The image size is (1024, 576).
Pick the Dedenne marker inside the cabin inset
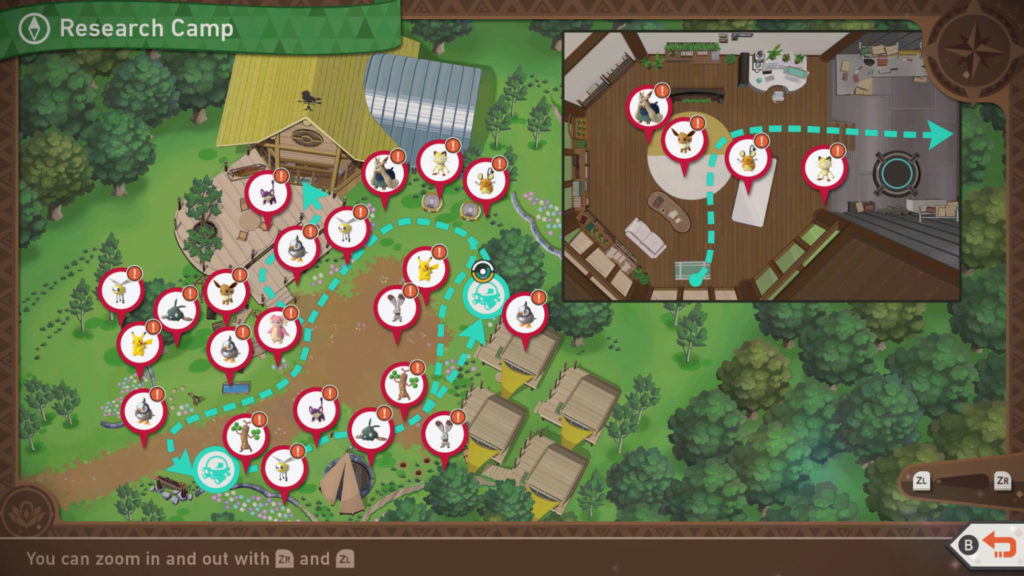(746, 157)
